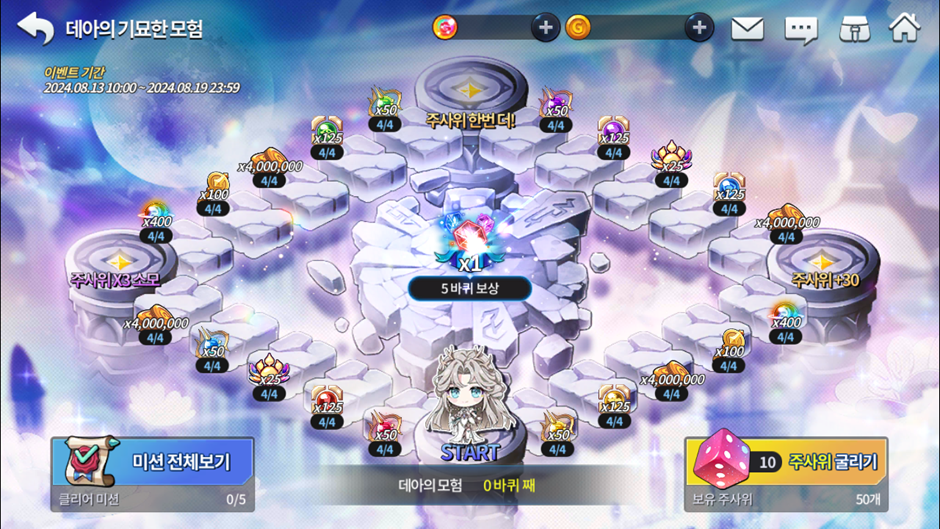The height and width of the screenshot is (529, 940).
Task: Add more gold coin currency
Action: click(699, 28)
